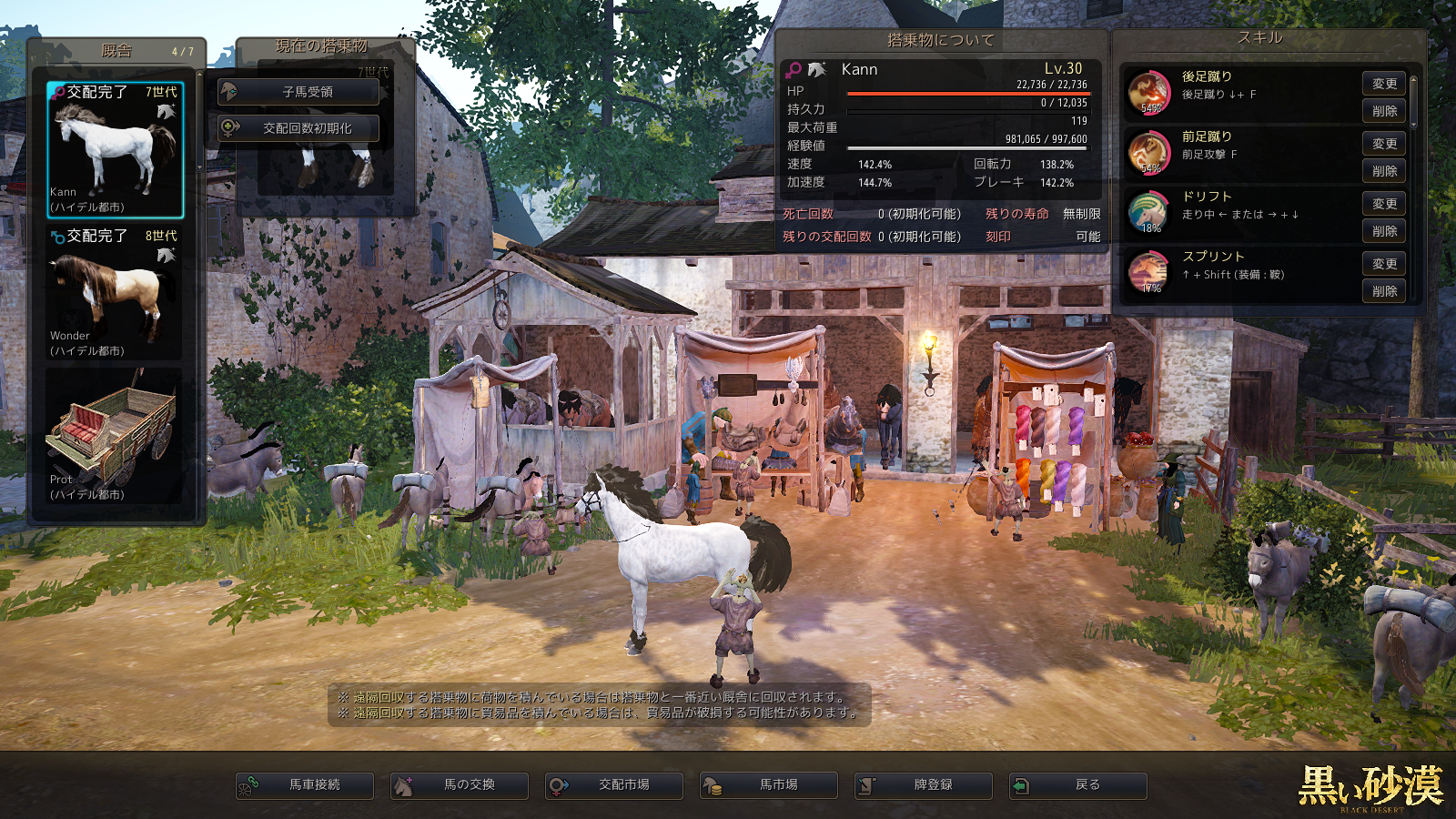This screenshot has width=1456, height=819.
Task: Delete the ドリフト skill
Action: point(1383,231)
